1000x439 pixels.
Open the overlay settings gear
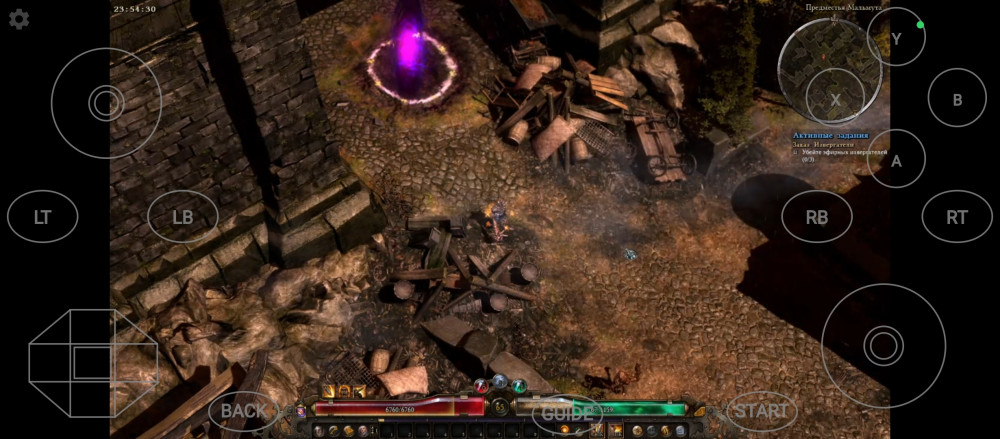click(19, 19)
